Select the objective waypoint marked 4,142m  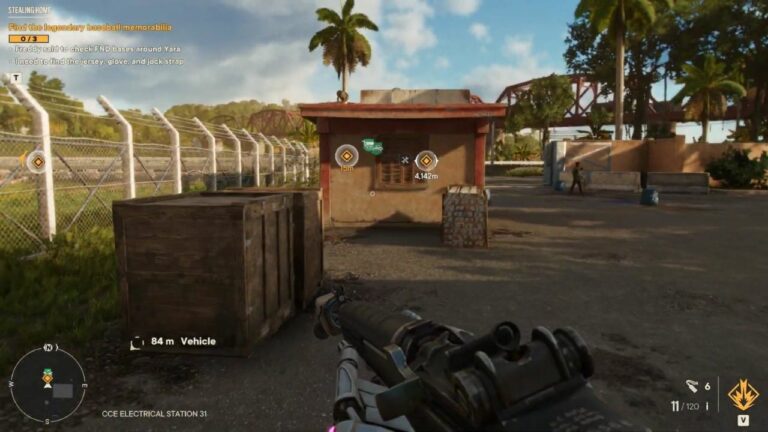click(x=426, y=160)
